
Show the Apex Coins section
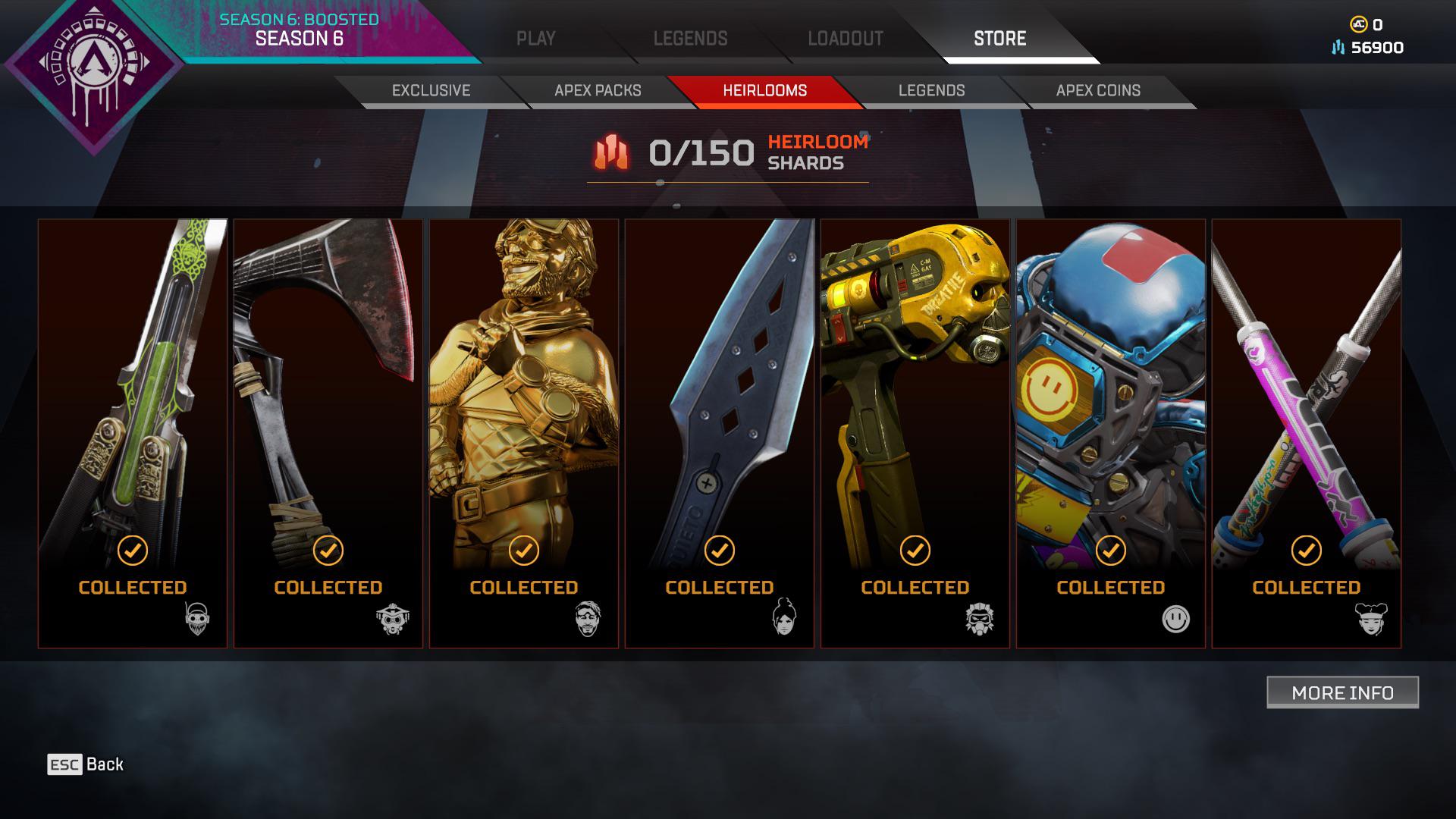[x=1098, y=90]
